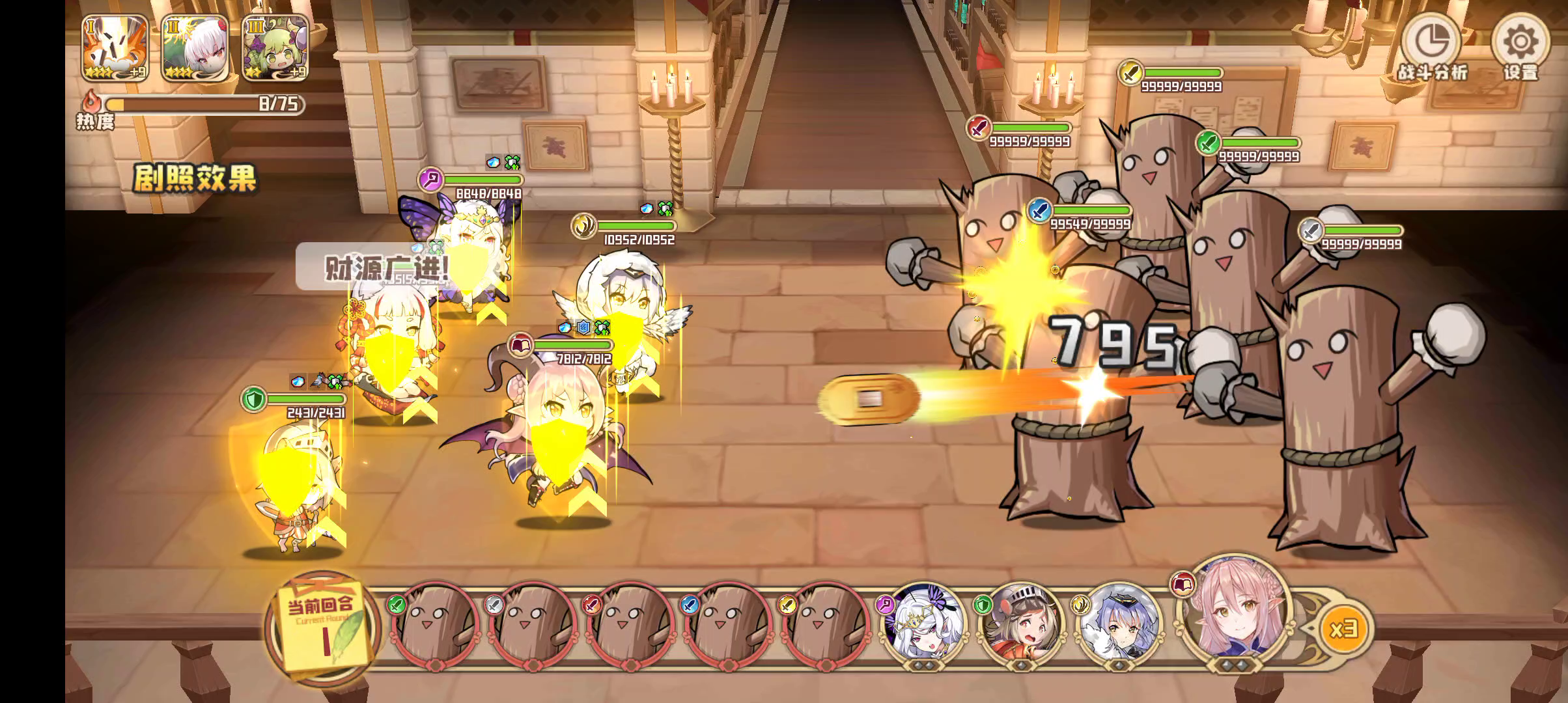Viewport: 1568px width, 703px height.
Task: Select the pink-haired elf turn portrait
Action: 1229,615
